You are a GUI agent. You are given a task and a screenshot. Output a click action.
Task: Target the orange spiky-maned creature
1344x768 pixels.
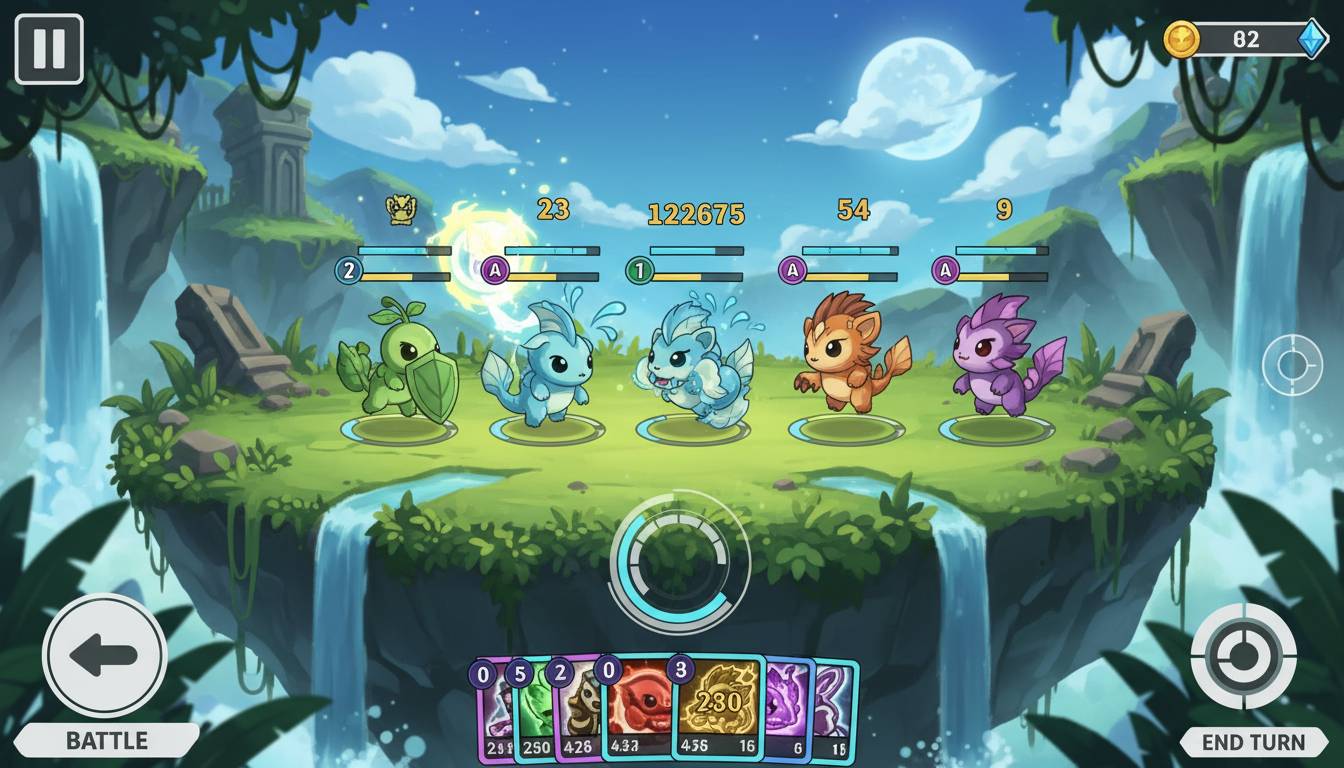pos(848,353)
